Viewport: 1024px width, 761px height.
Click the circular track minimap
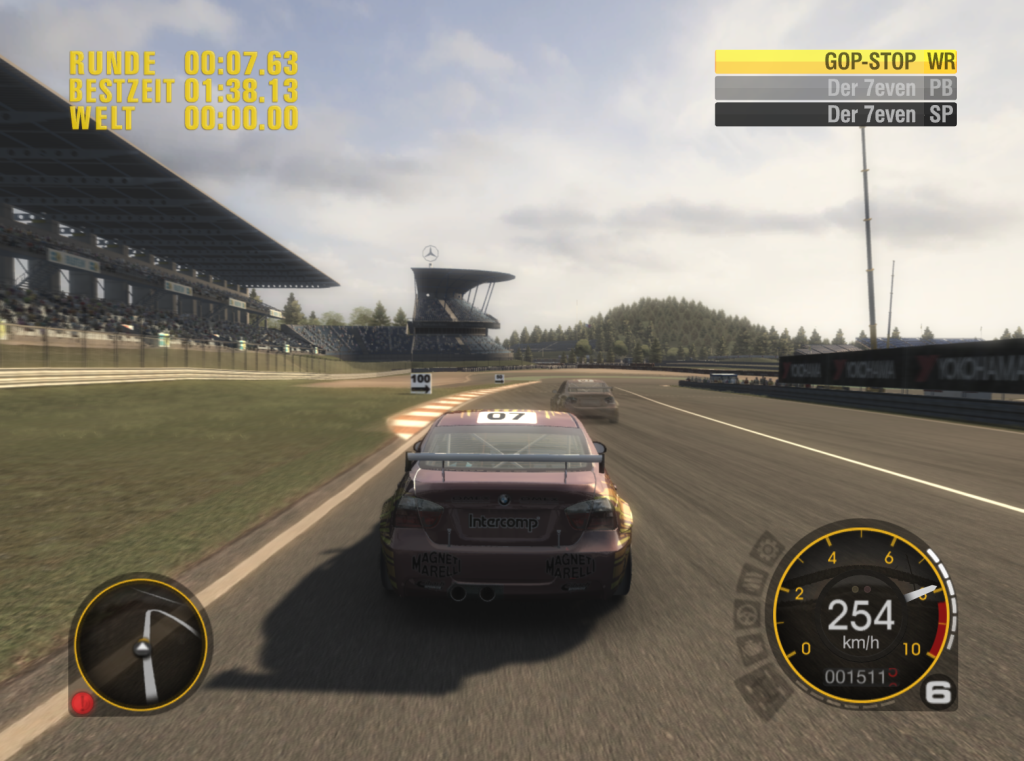point(140,643)
